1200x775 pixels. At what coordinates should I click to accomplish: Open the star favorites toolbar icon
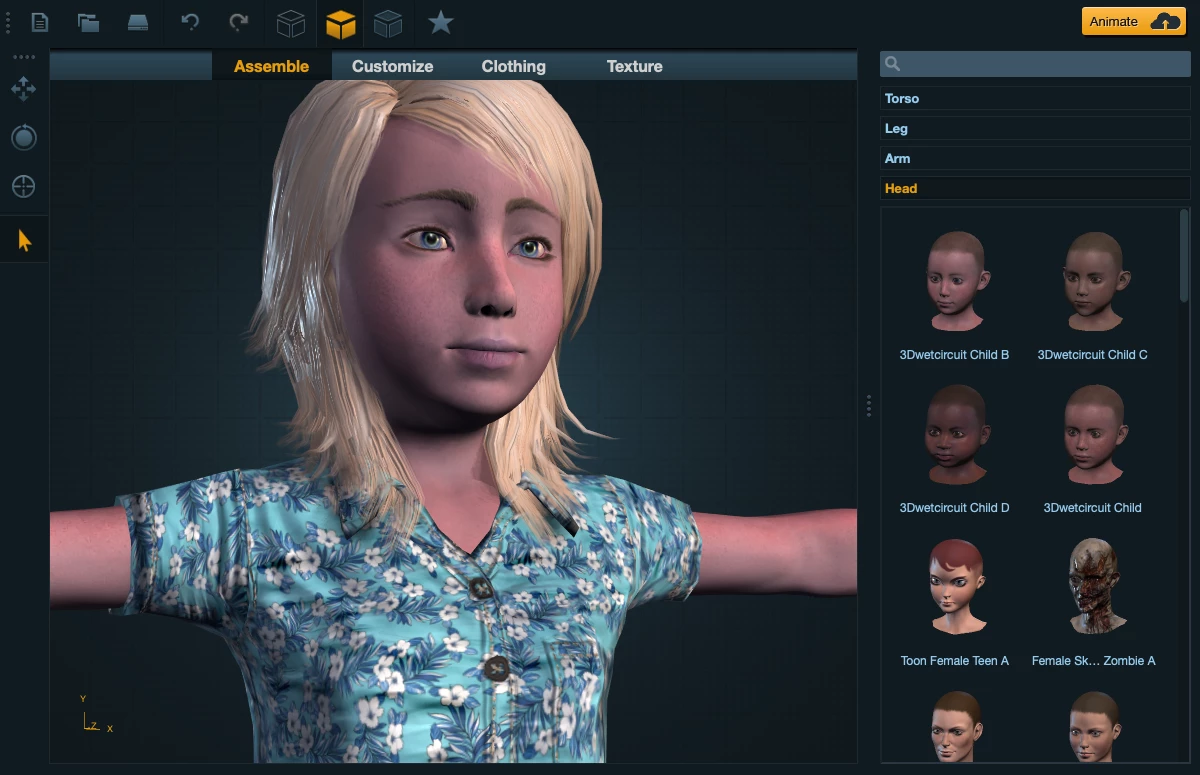point(440,22)
